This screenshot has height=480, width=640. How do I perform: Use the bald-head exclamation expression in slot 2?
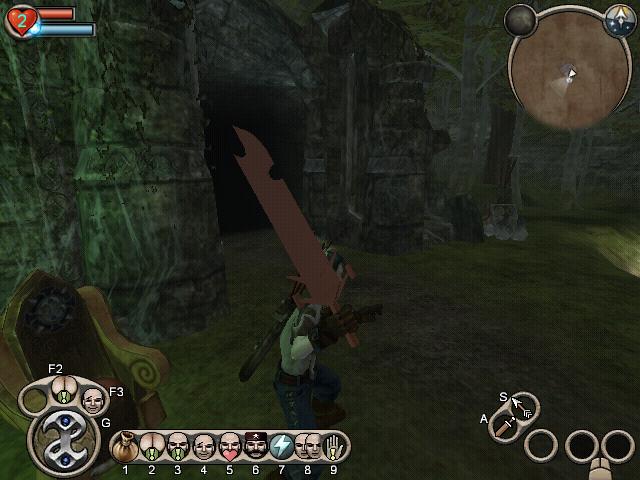pos(152,444)
